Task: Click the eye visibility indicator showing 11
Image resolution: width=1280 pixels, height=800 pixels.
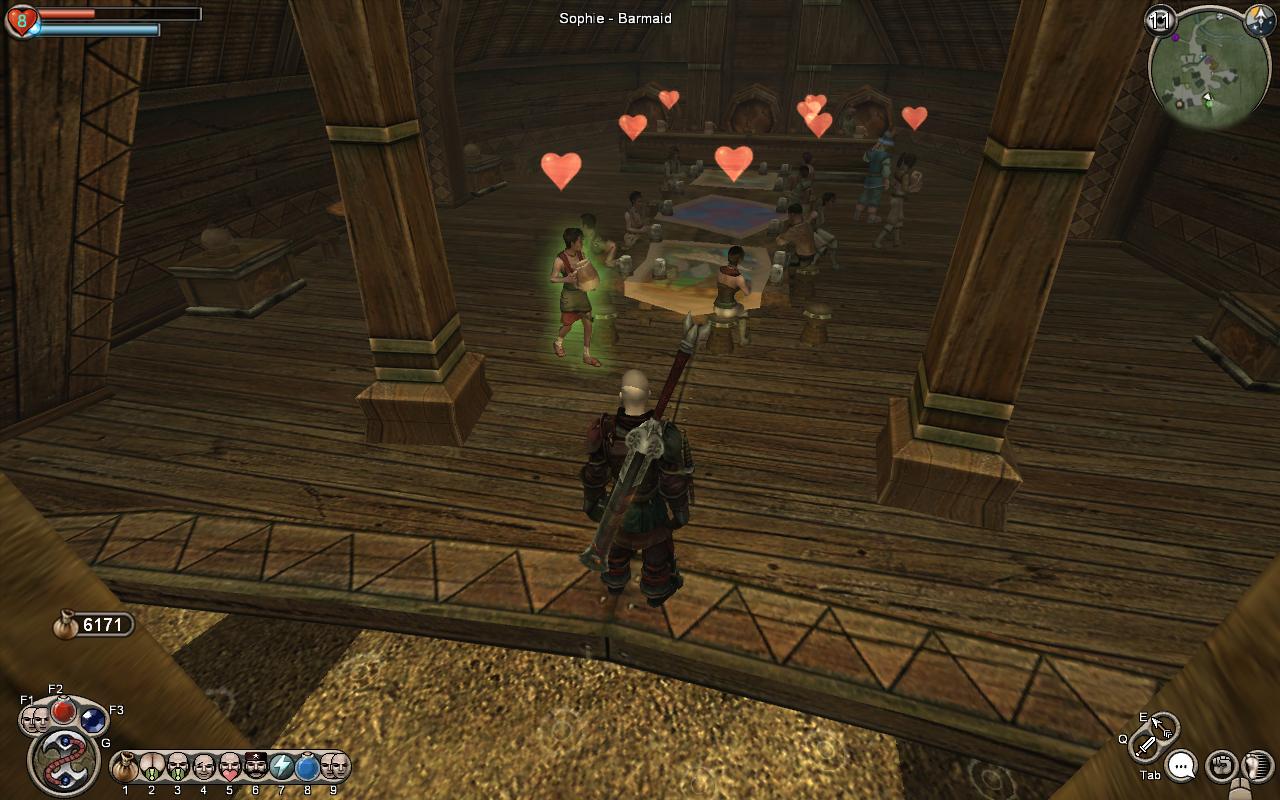Action: [1161, 20]
